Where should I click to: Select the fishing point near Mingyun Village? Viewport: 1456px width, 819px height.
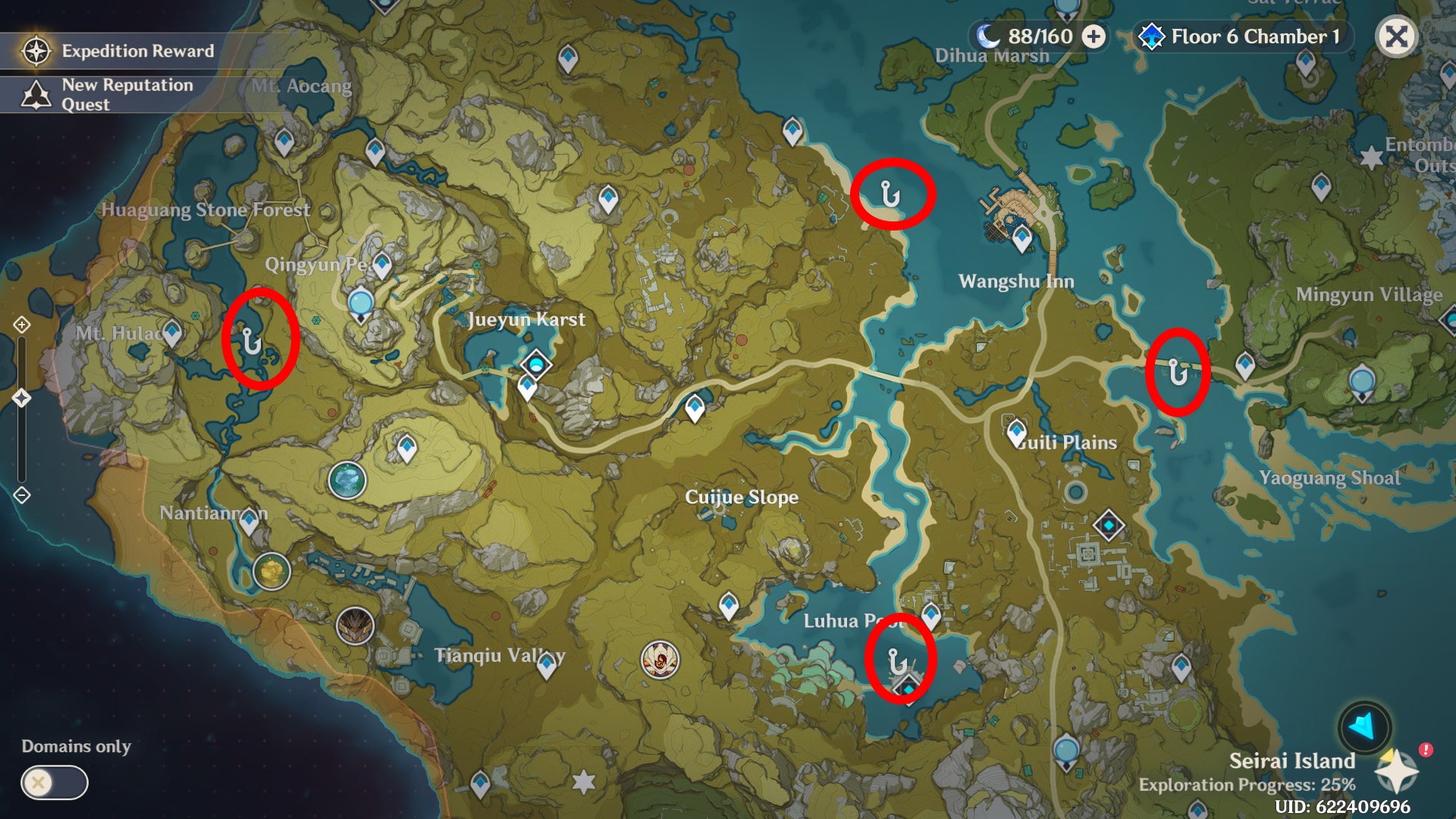(1177, 372)
